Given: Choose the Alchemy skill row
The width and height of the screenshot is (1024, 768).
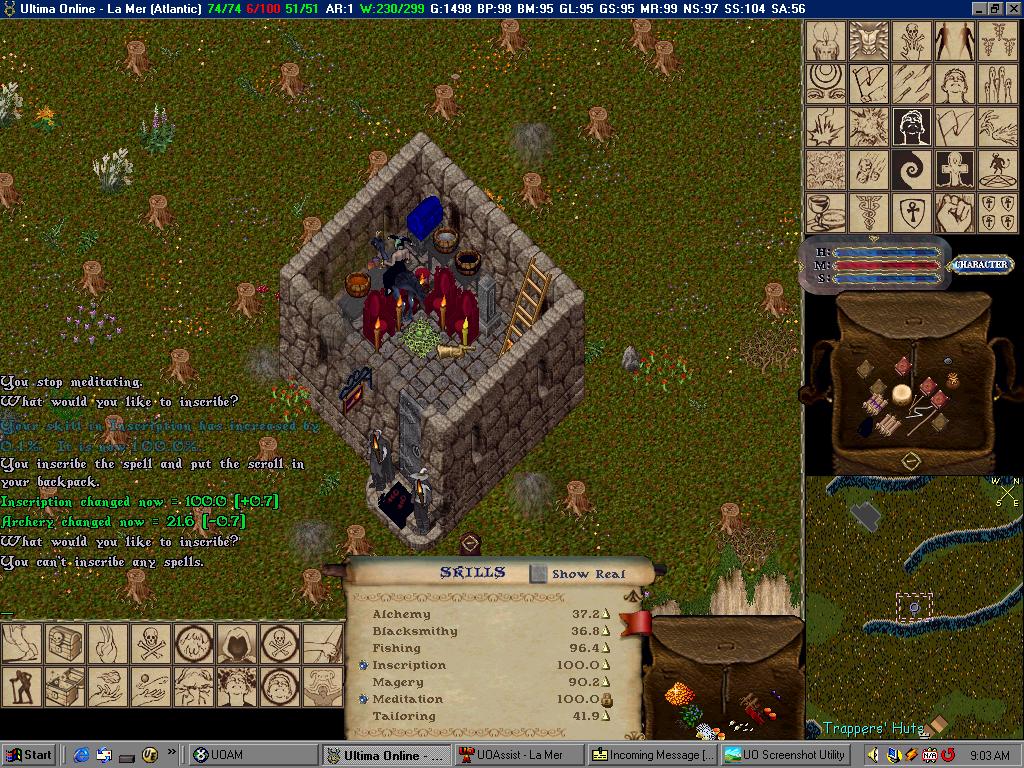Looking at the screenshot, I should coord(401,614).
